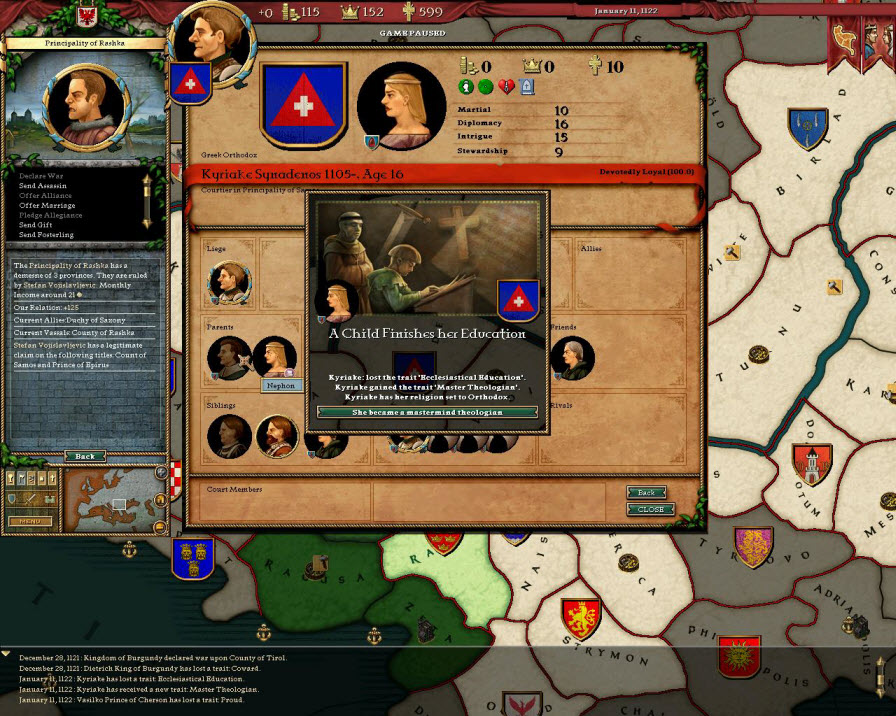This screenshot has height=716, width=896.
Task: Click the red-and-blue cross shield in the event popup
Action: pyautogui.click(x=517, y=300)
